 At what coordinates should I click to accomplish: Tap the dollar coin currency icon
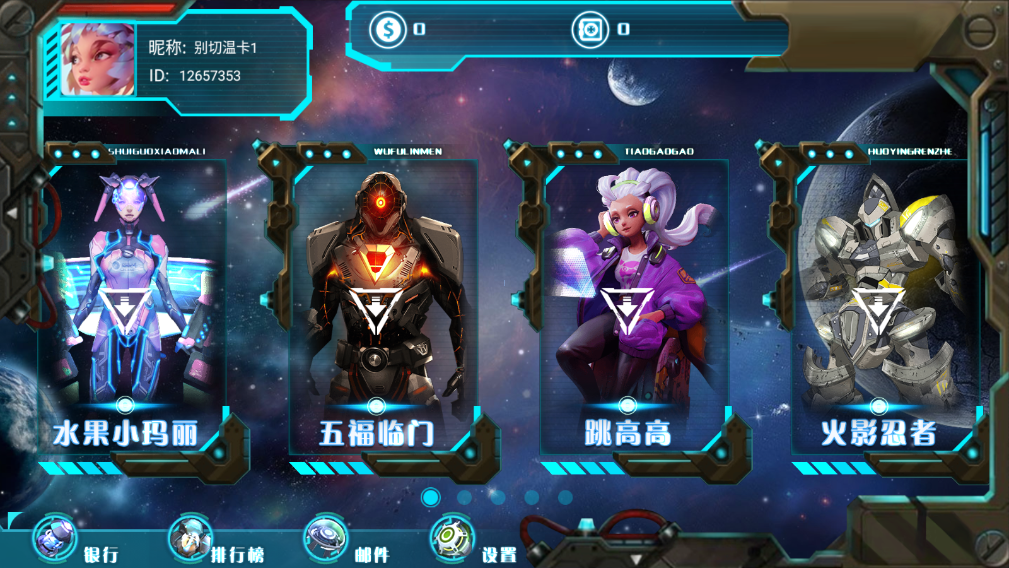(388, 29)
